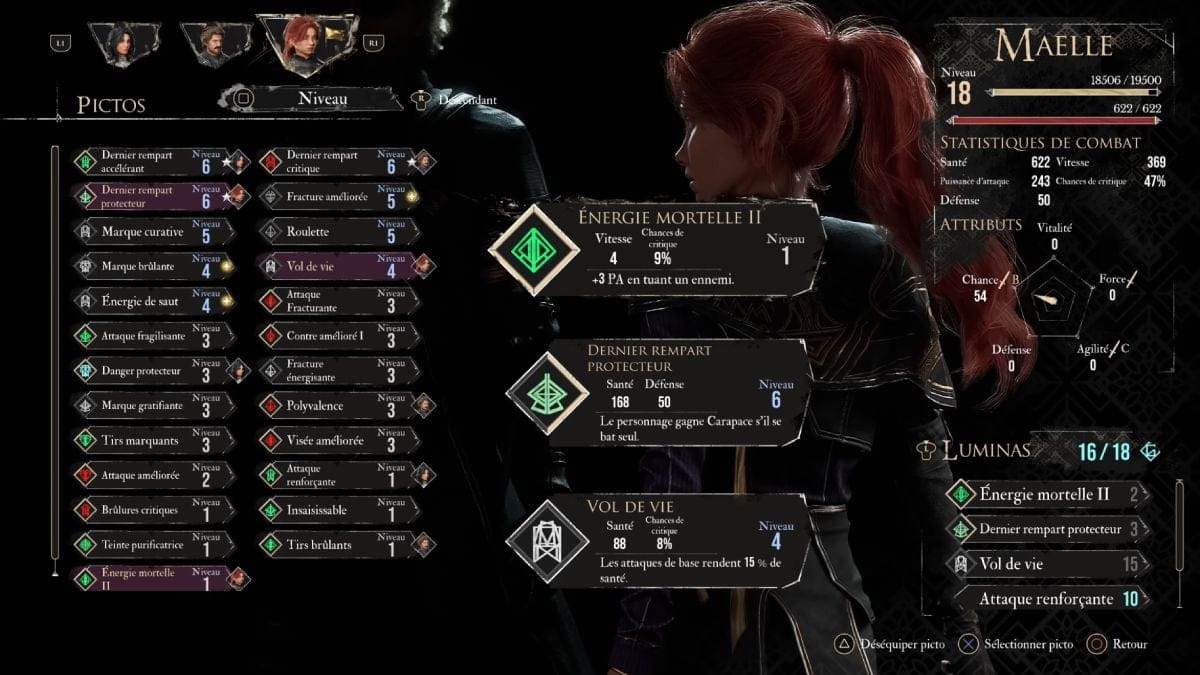This screenshot has height=675, width=1200.
Task: Select Attaque renforçante in the Luminas list
Action: pos(1045,599)
